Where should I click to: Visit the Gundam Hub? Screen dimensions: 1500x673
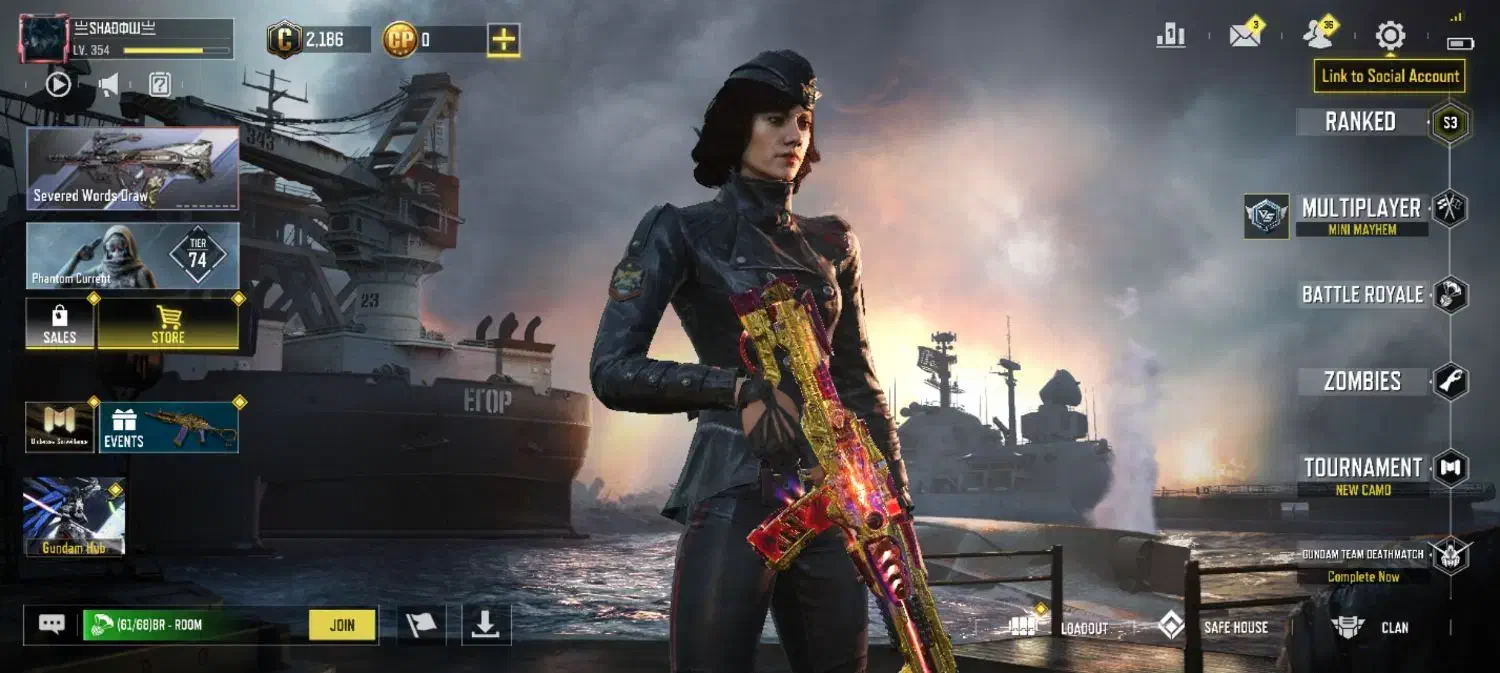click(74, 516)
